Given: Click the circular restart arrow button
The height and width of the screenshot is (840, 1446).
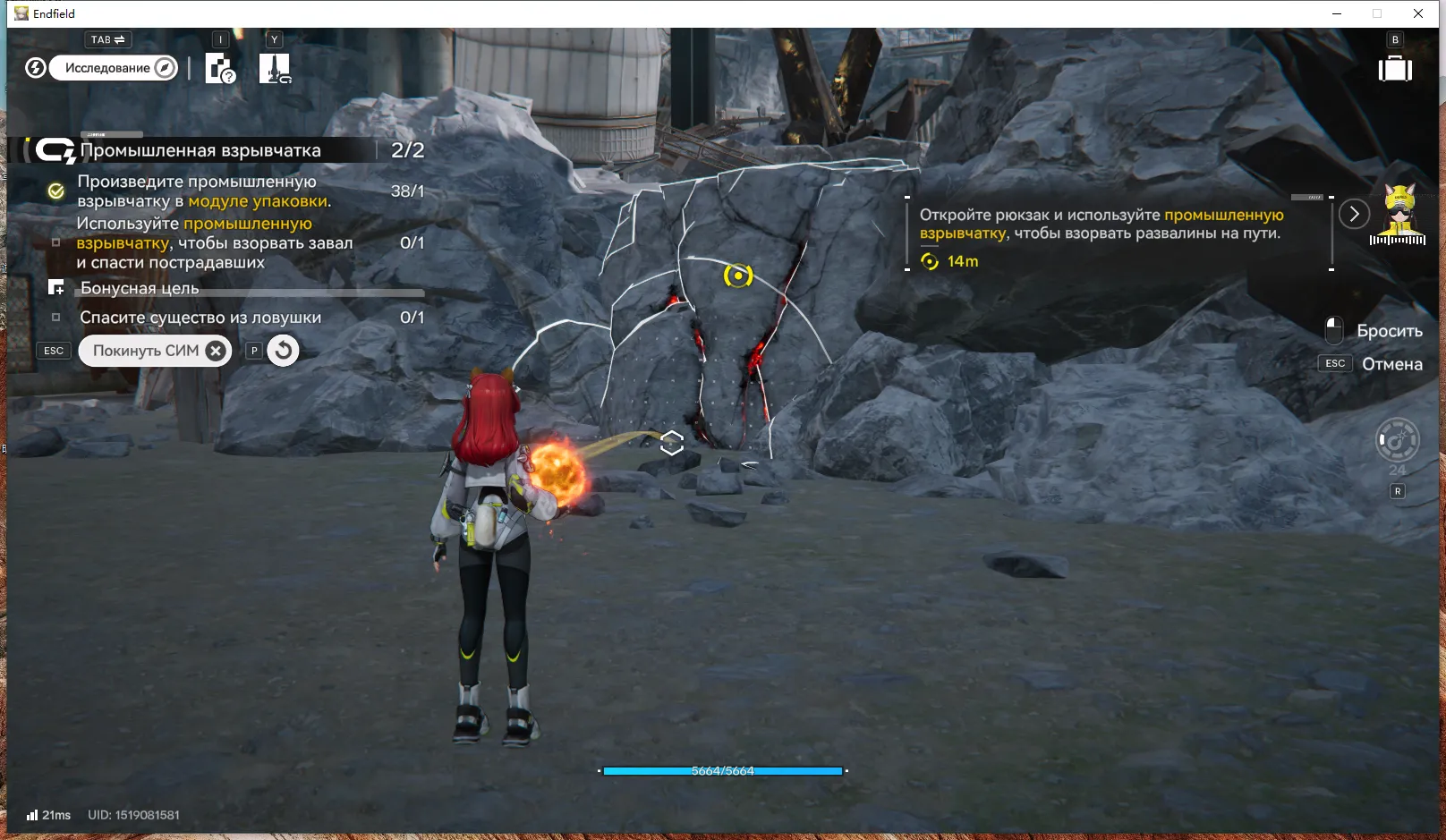Looking at the screenshot, I should coord(283,351).
